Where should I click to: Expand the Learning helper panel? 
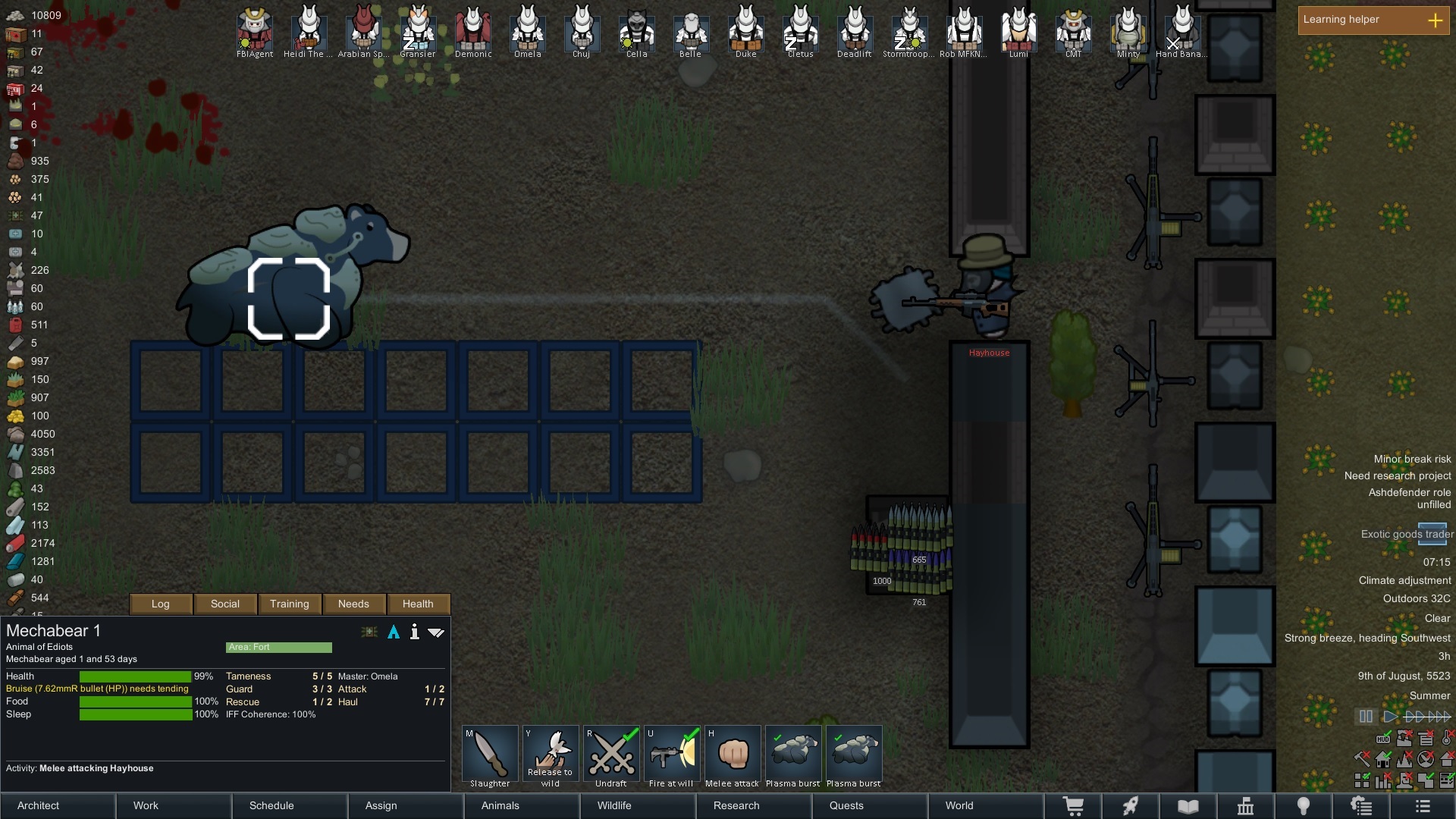pyautogui.click(x=1435, y=20)
